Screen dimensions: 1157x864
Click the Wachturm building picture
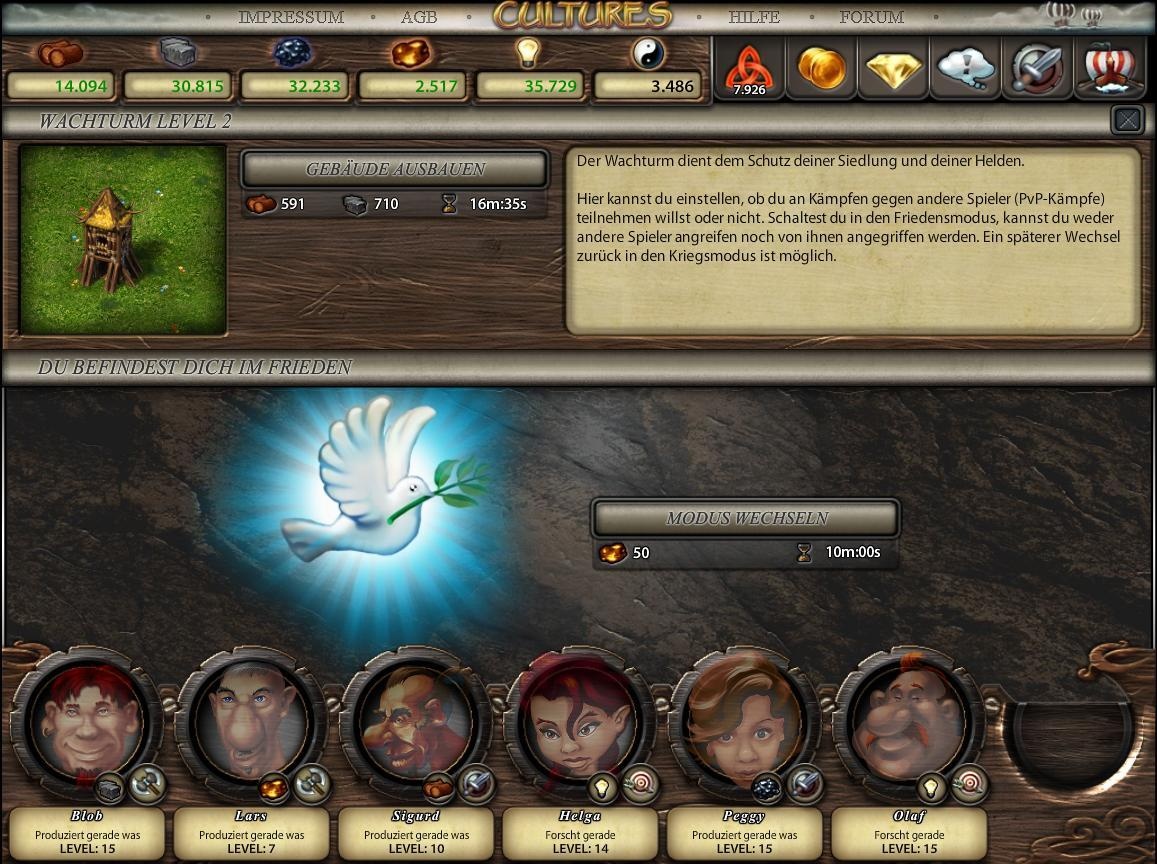pos(123,239)
